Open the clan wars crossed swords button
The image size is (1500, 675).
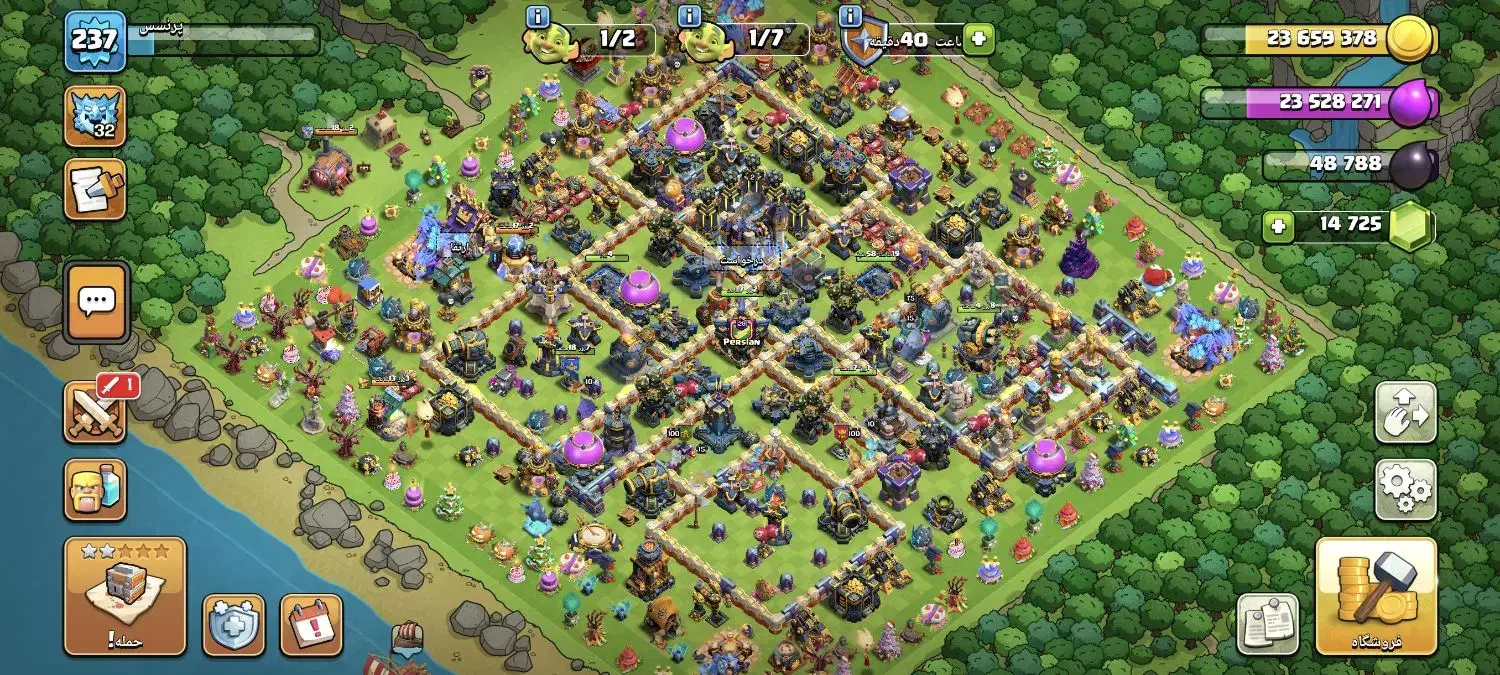[95, 412]
